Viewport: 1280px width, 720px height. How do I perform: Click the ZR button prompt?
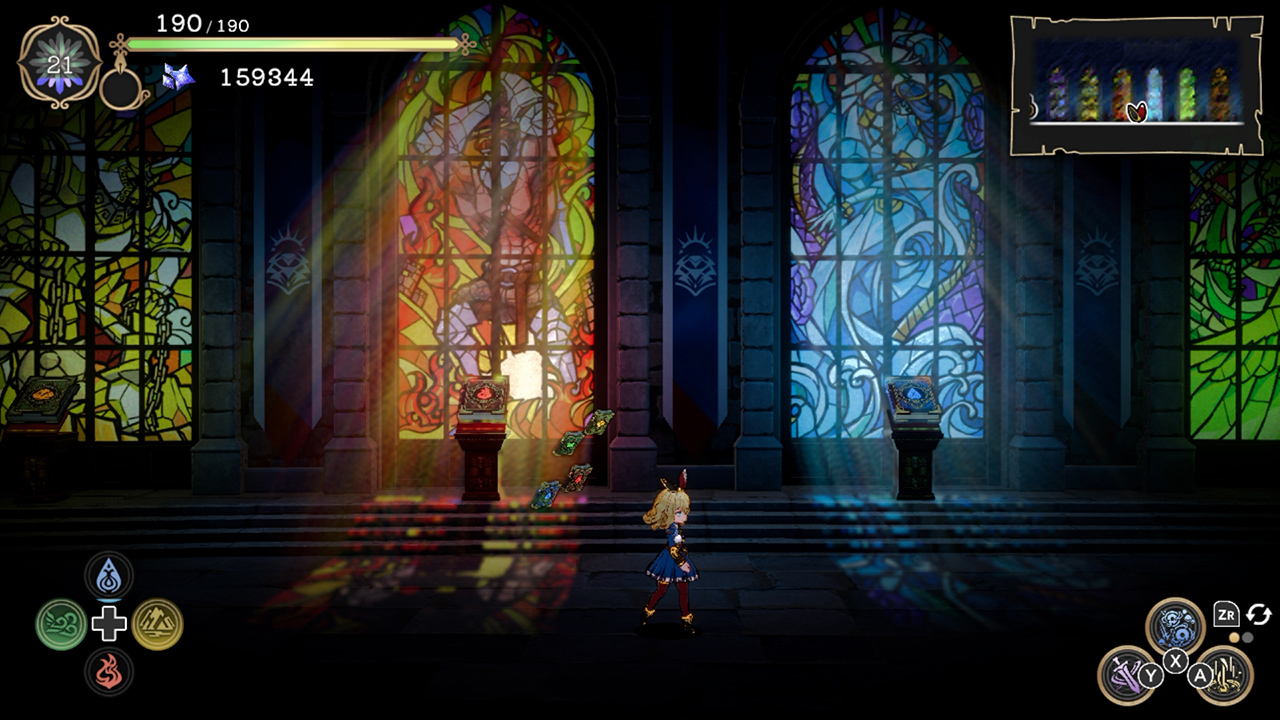tap(1227, 615)
